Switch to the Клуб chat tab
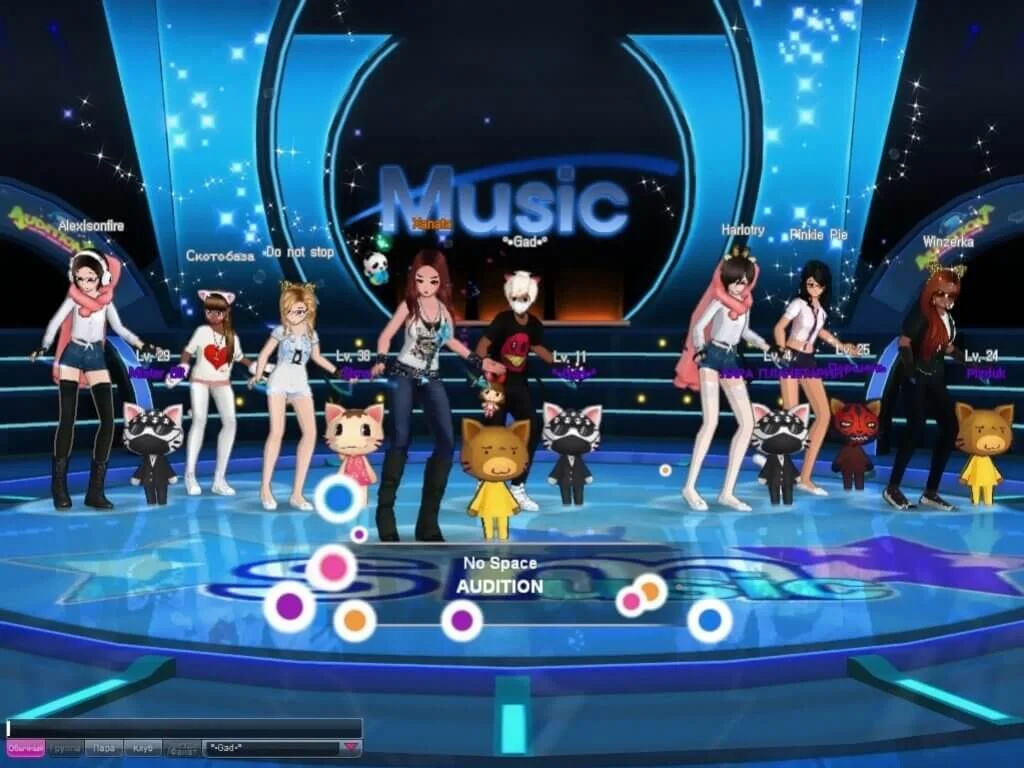1024x768 pixels. coord(143,748)
